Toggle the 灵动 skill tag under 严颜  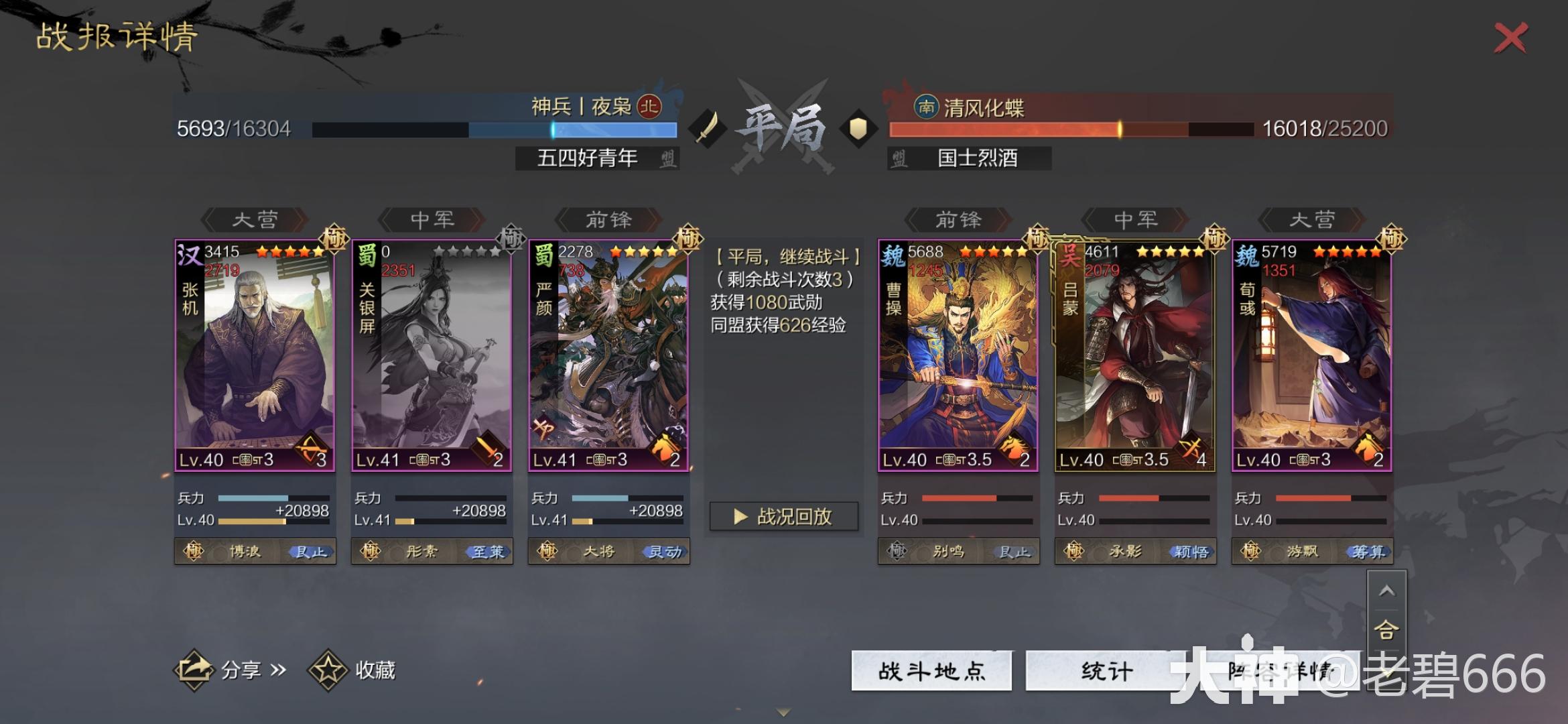665,551
